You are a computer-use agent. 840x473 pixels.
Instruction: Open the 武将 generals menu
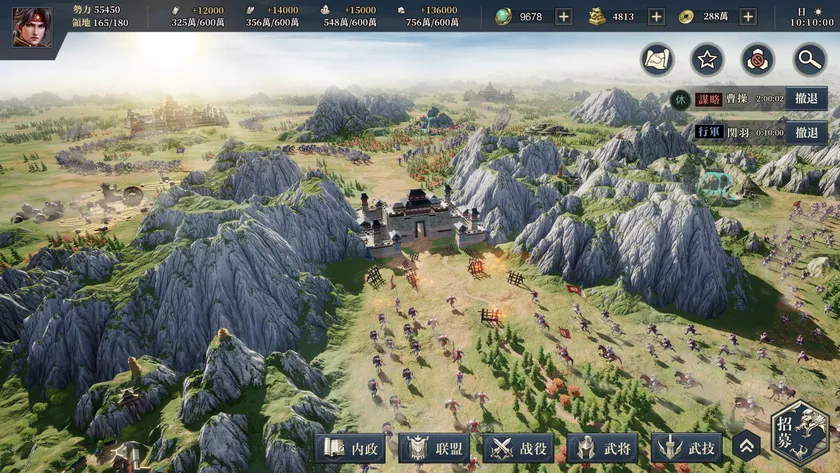(x=603, y=449)
